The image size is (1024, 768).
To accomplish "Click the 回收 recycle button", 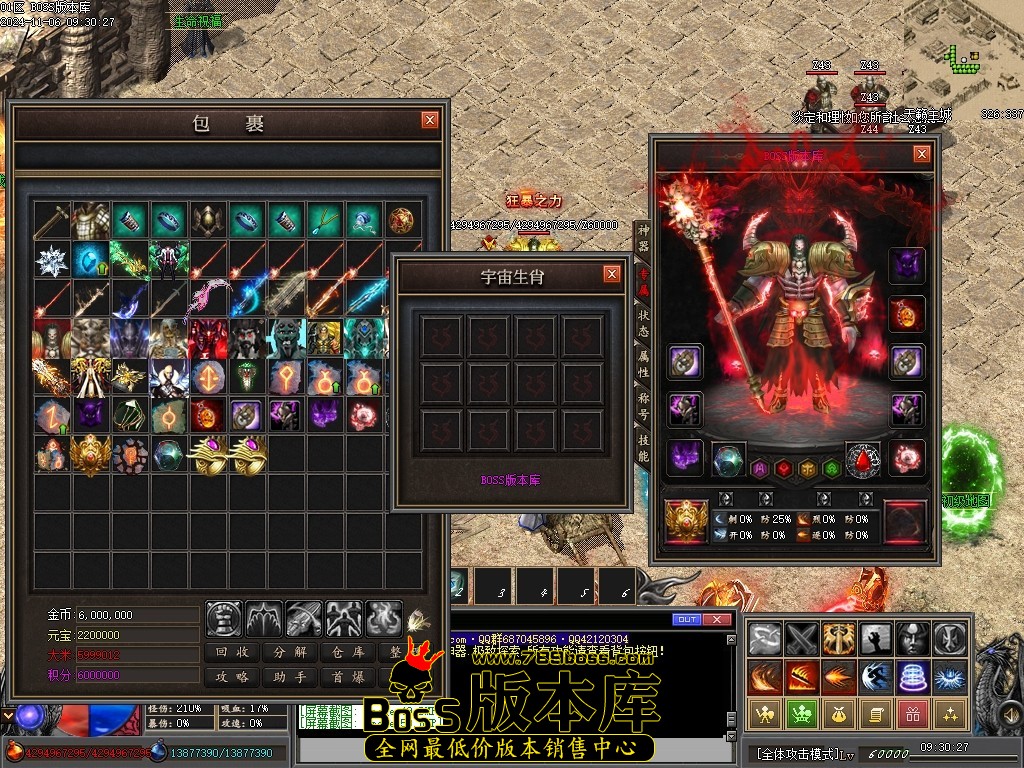I will point(233,653).
